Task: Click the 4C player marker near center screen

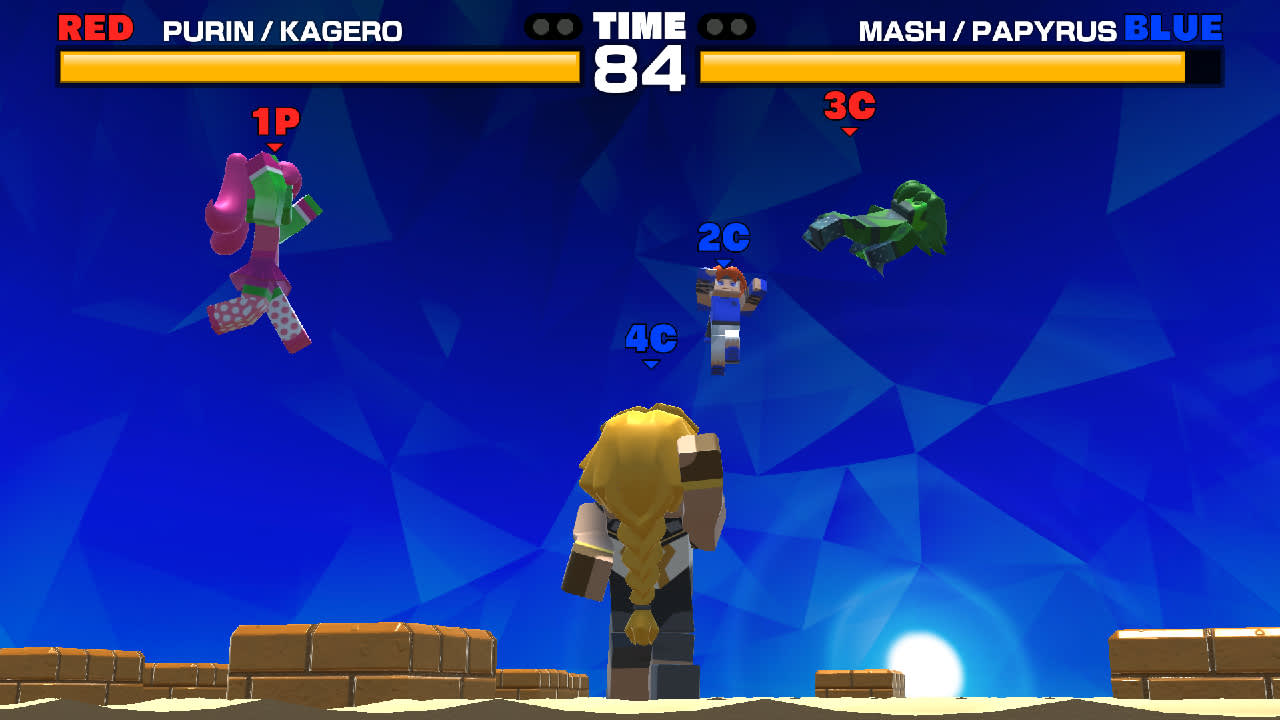Action: click(x=651, y=339)
